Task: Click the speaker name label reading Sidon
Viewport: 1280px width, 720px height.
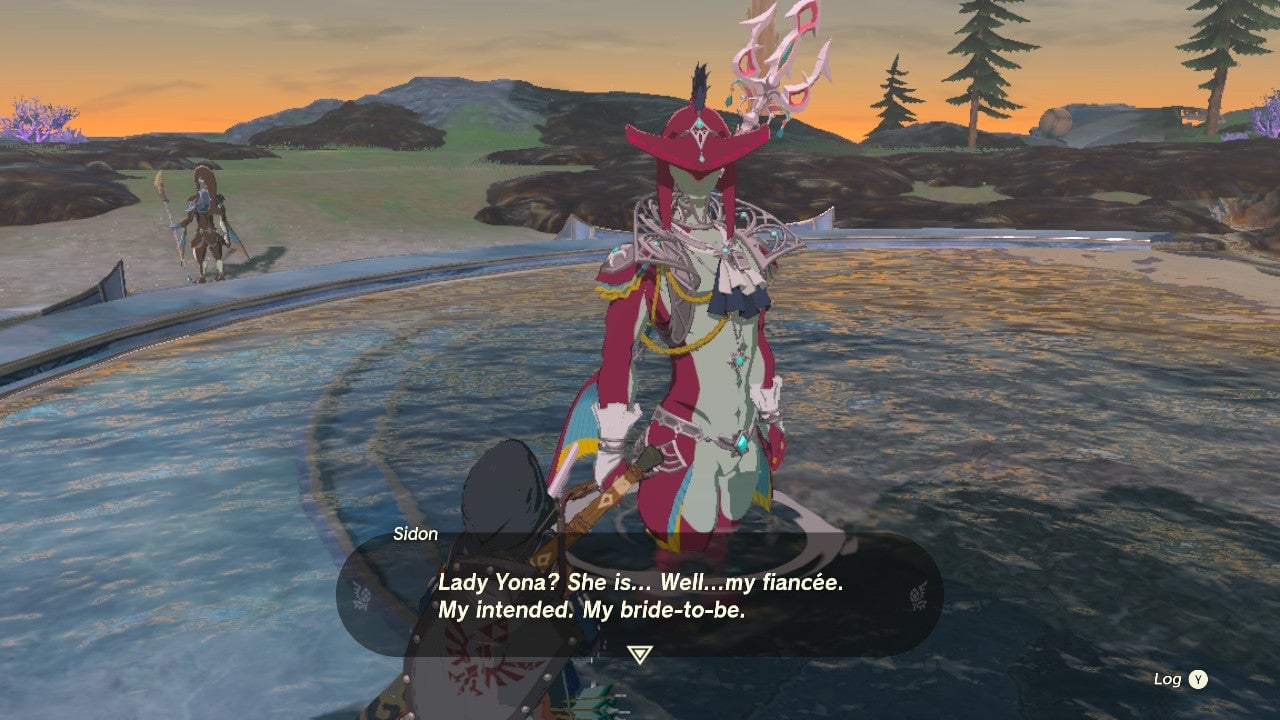Action: [416, 534]
